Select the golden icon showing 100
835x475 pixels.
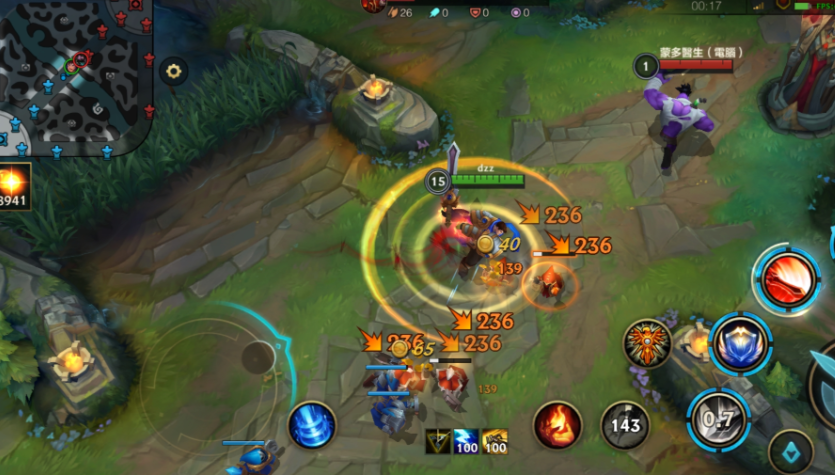tap(495, 441)
